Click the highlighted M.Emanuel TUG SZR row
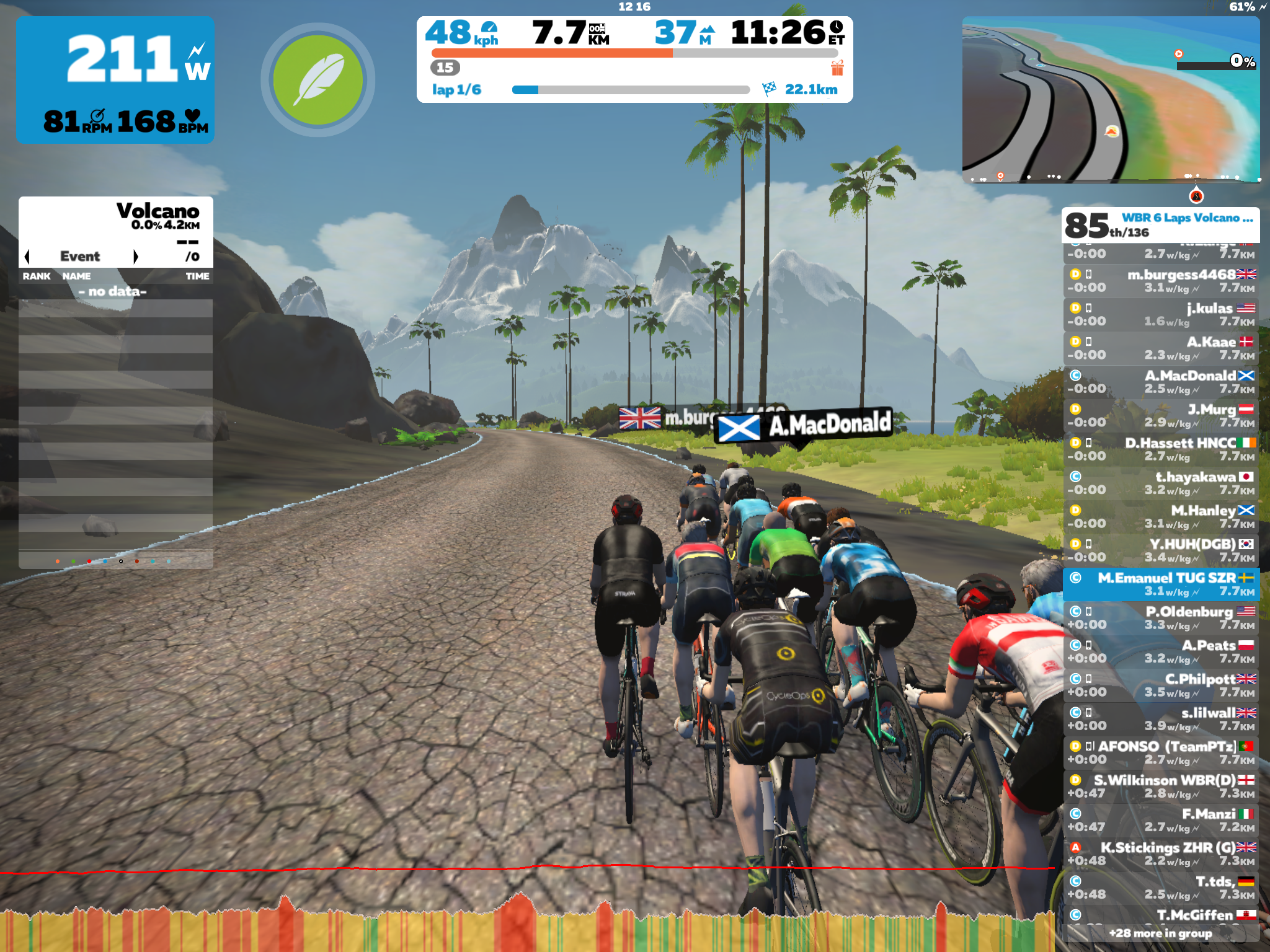The height and width of the screenshot is (952, 1270). click(x=1161, y=584)
